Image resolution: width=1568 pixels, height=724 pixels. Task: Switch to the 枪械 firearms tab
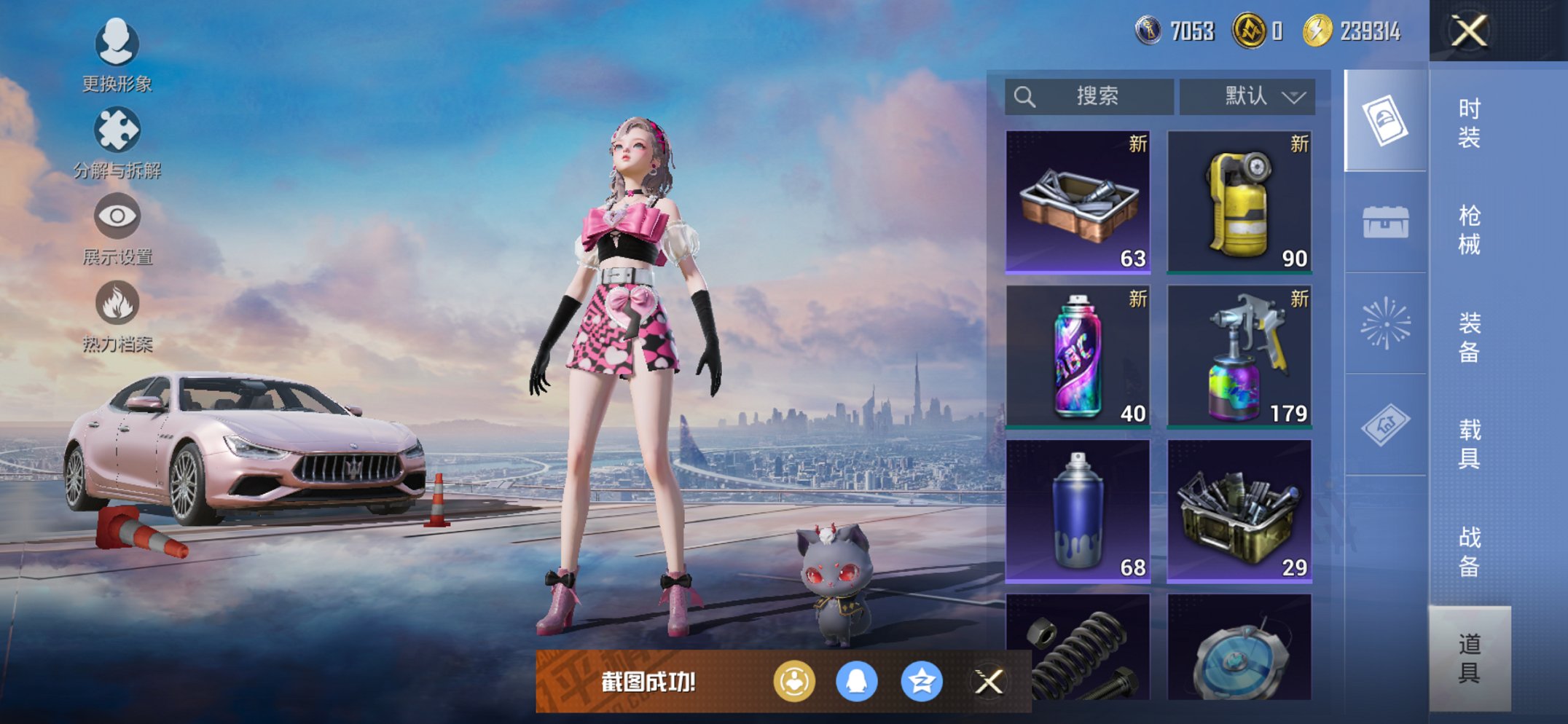(x=1469, y=229)
